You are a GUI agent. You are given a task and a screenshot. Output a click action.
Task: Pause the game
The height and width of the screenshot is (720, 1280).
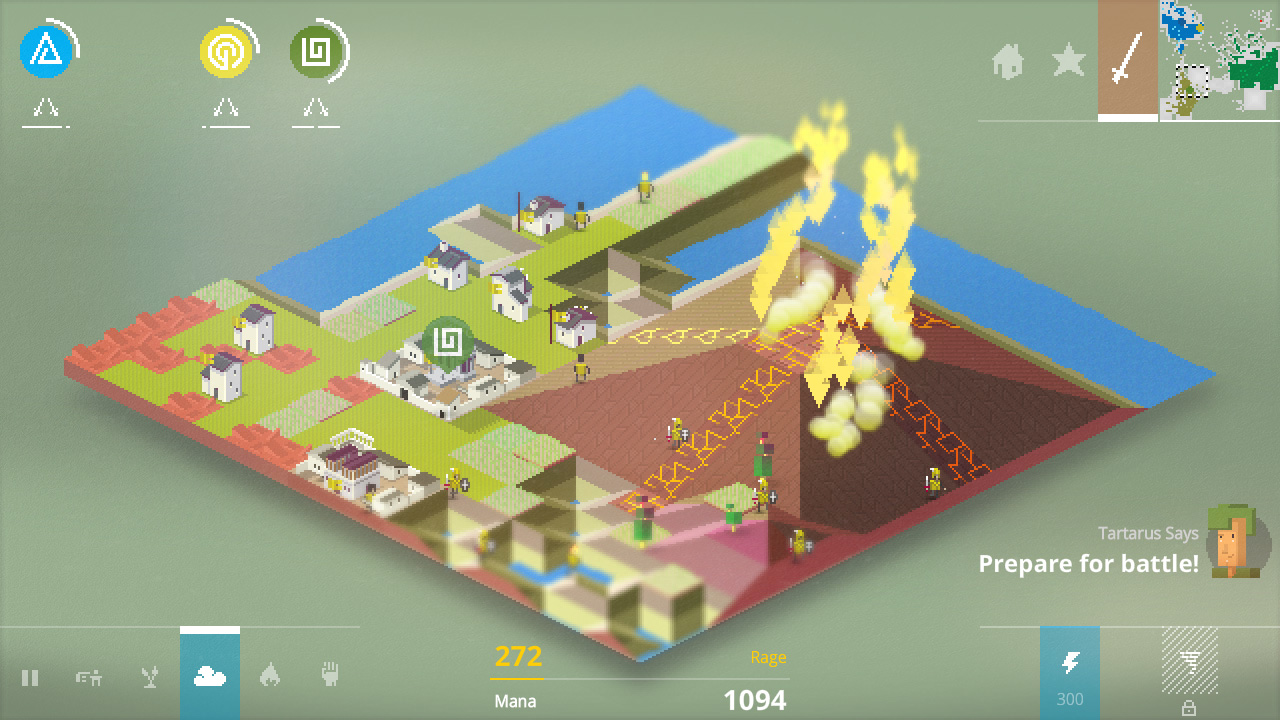30,677
